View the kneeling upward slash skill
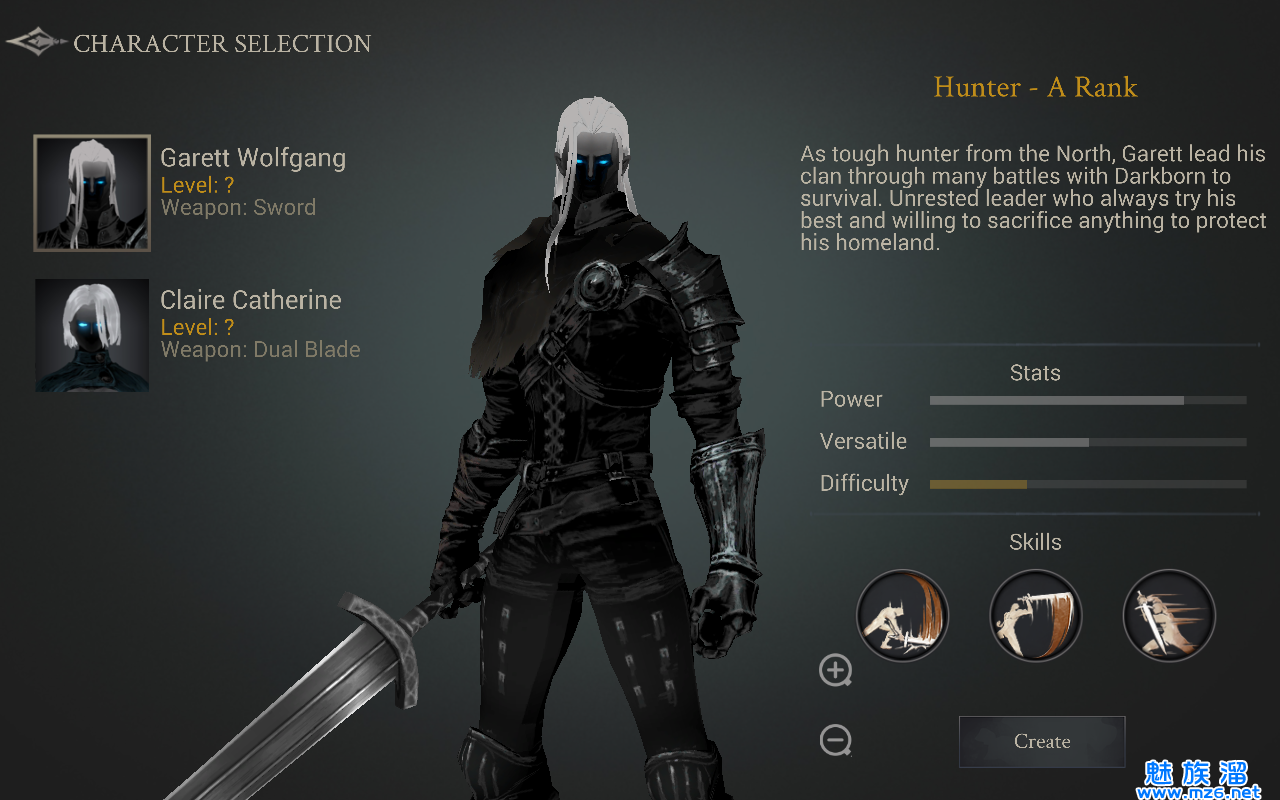1280x800 pixels. [902, 615]
